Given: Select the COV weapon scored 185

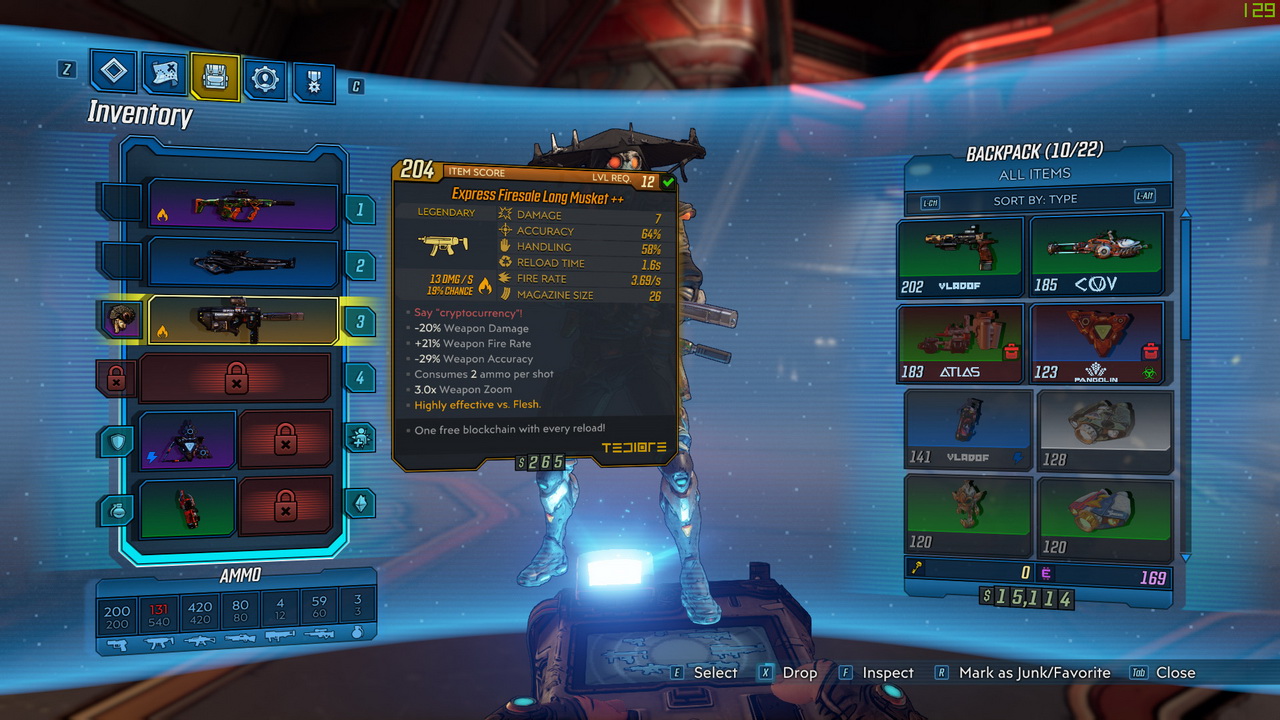Looking at the screenshot, I should [1097, 257].
